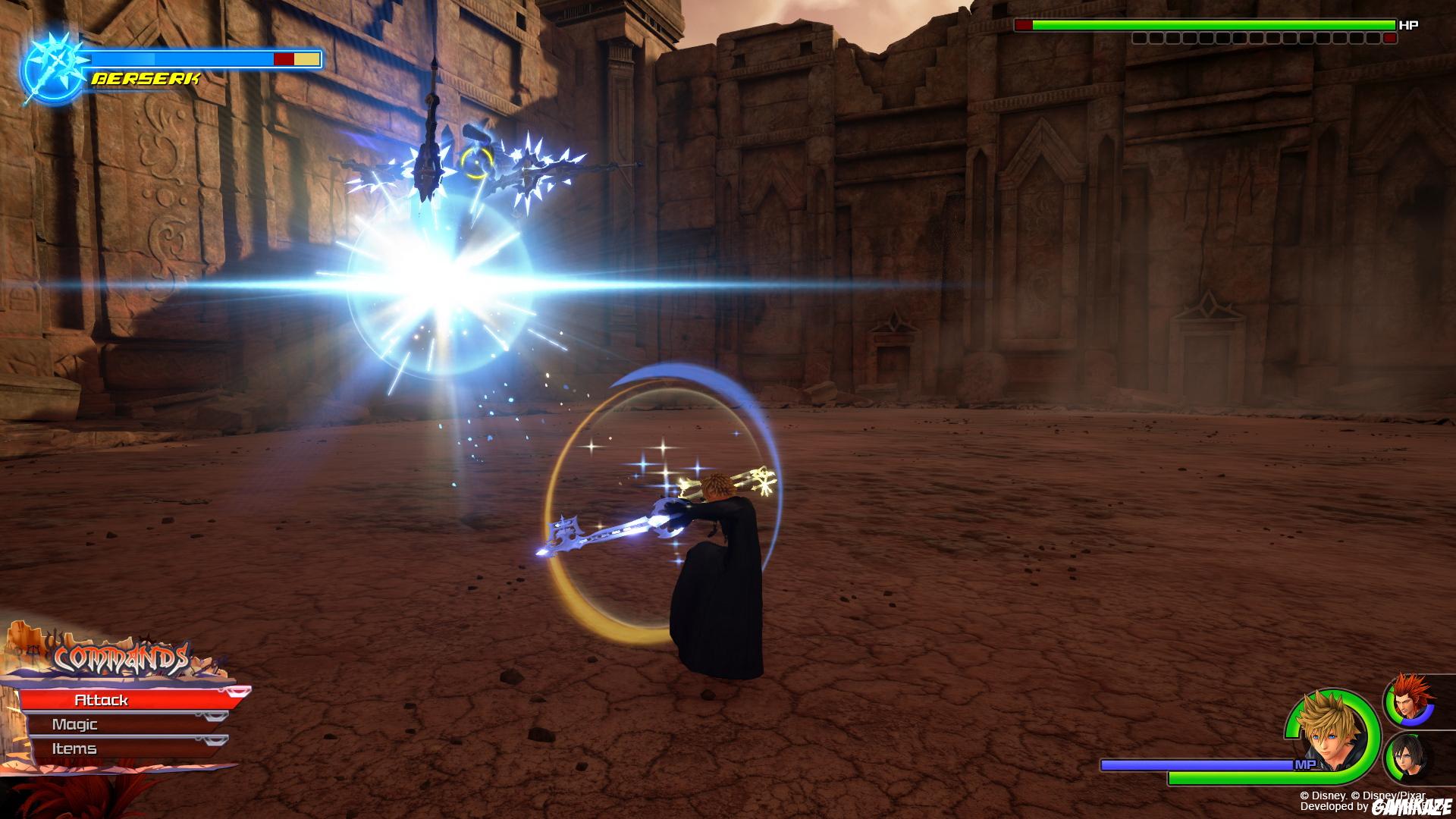Select the Attack command

102,700
